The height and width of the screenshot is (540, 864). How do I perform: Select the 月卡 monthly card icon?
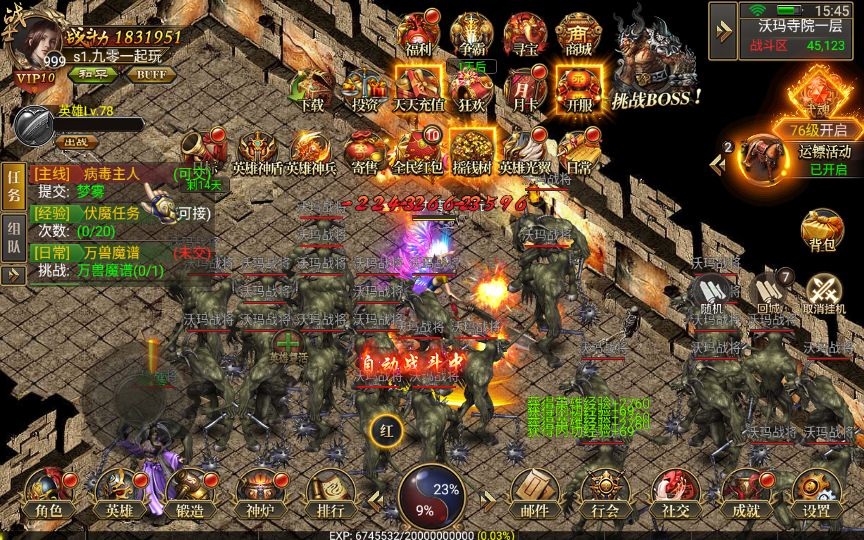click(524, 87)
